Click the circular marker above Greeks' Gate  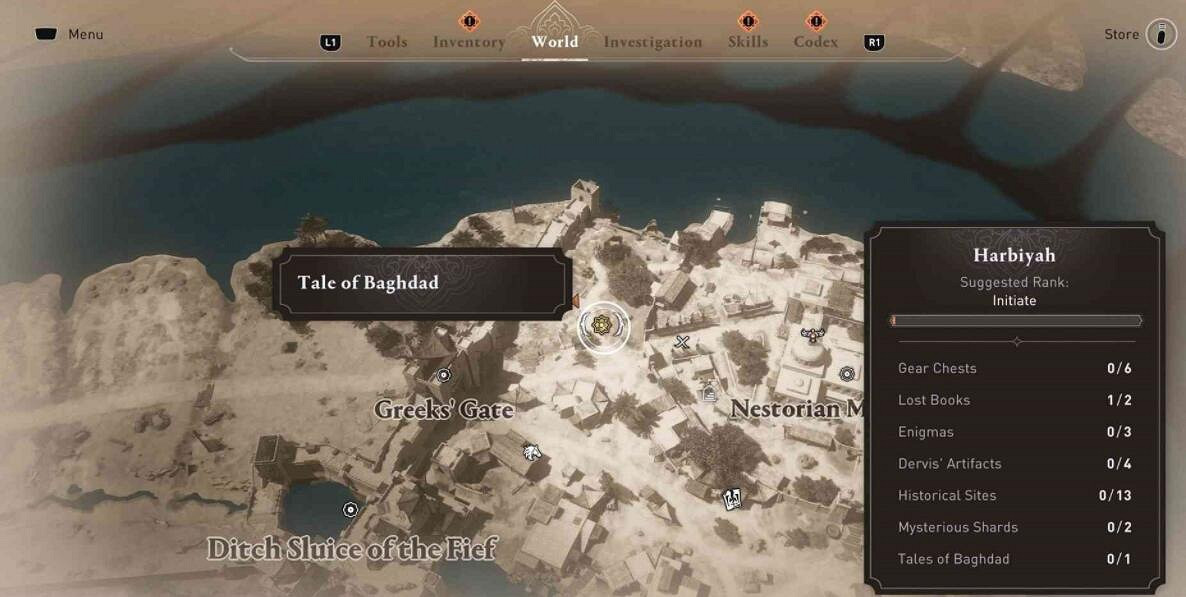pyautogui.click(x=444, y=375)
